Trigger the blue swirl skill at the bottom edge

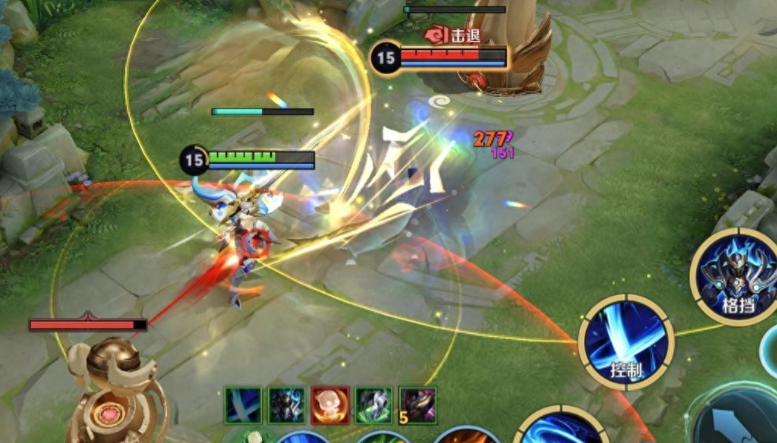(x=562, y=428)
